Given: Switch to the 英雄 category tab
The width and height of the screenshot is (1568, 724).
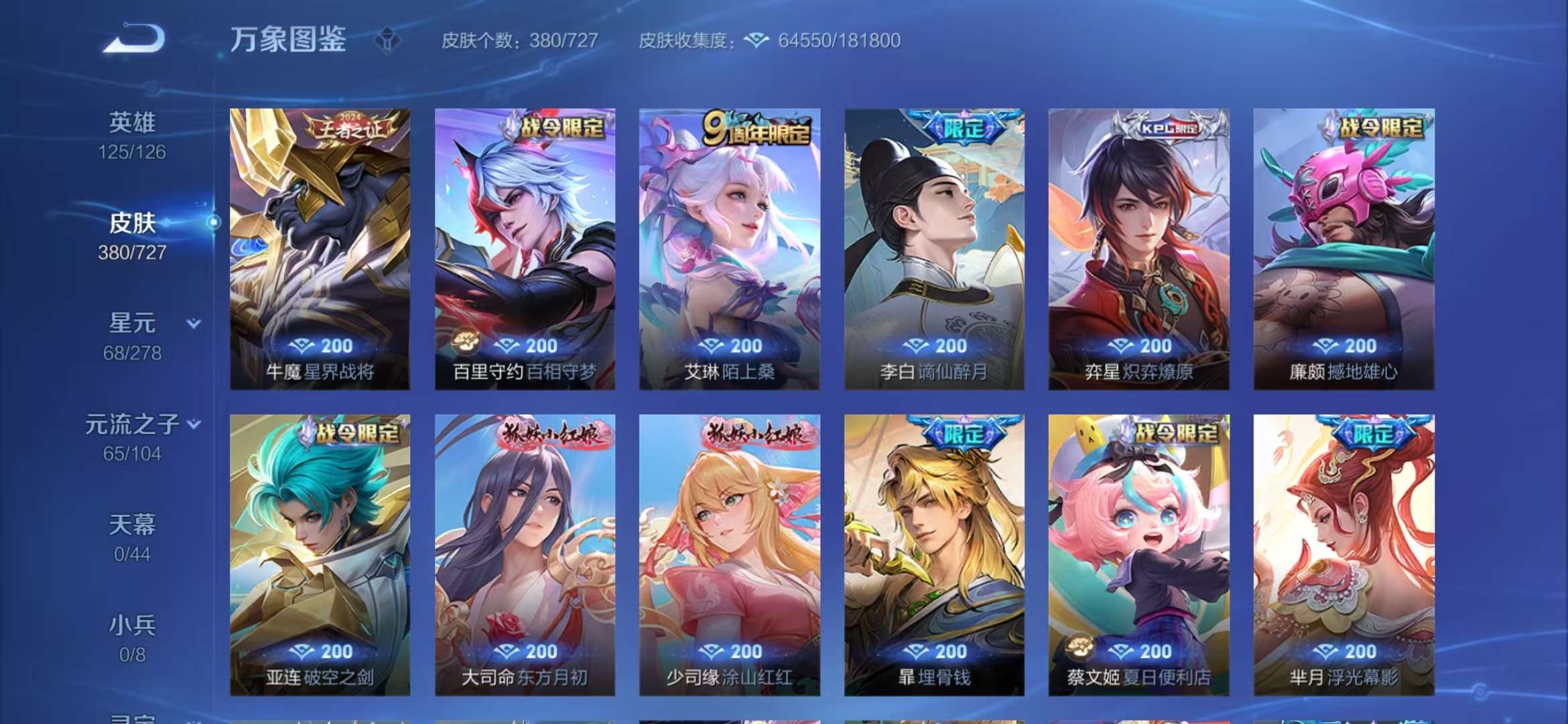Looking at the screenshot, I should (x=133, y=121).
